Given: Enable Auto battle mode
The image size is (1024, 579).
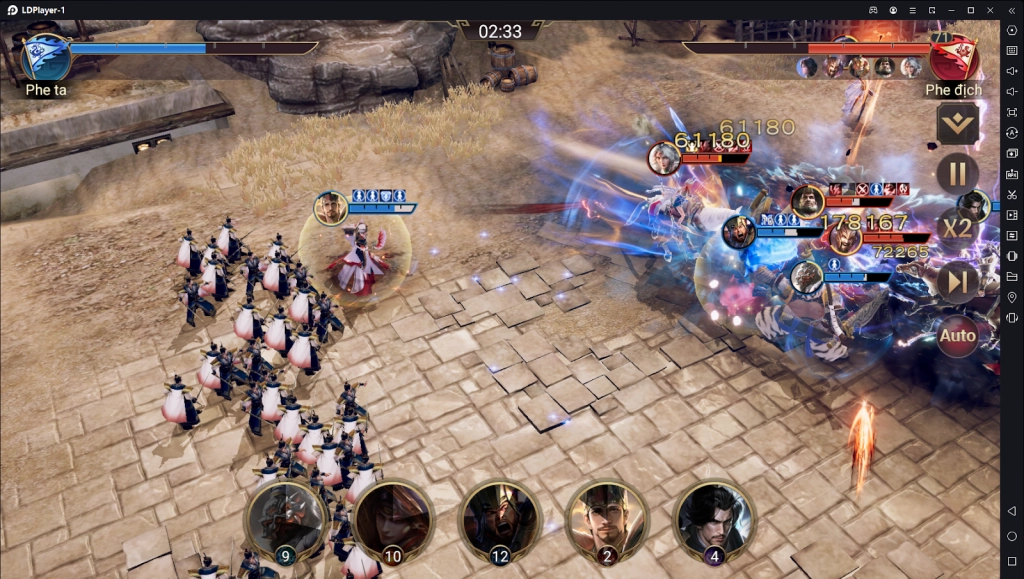Looking at the screenshot, I should (x=957, y=336).
